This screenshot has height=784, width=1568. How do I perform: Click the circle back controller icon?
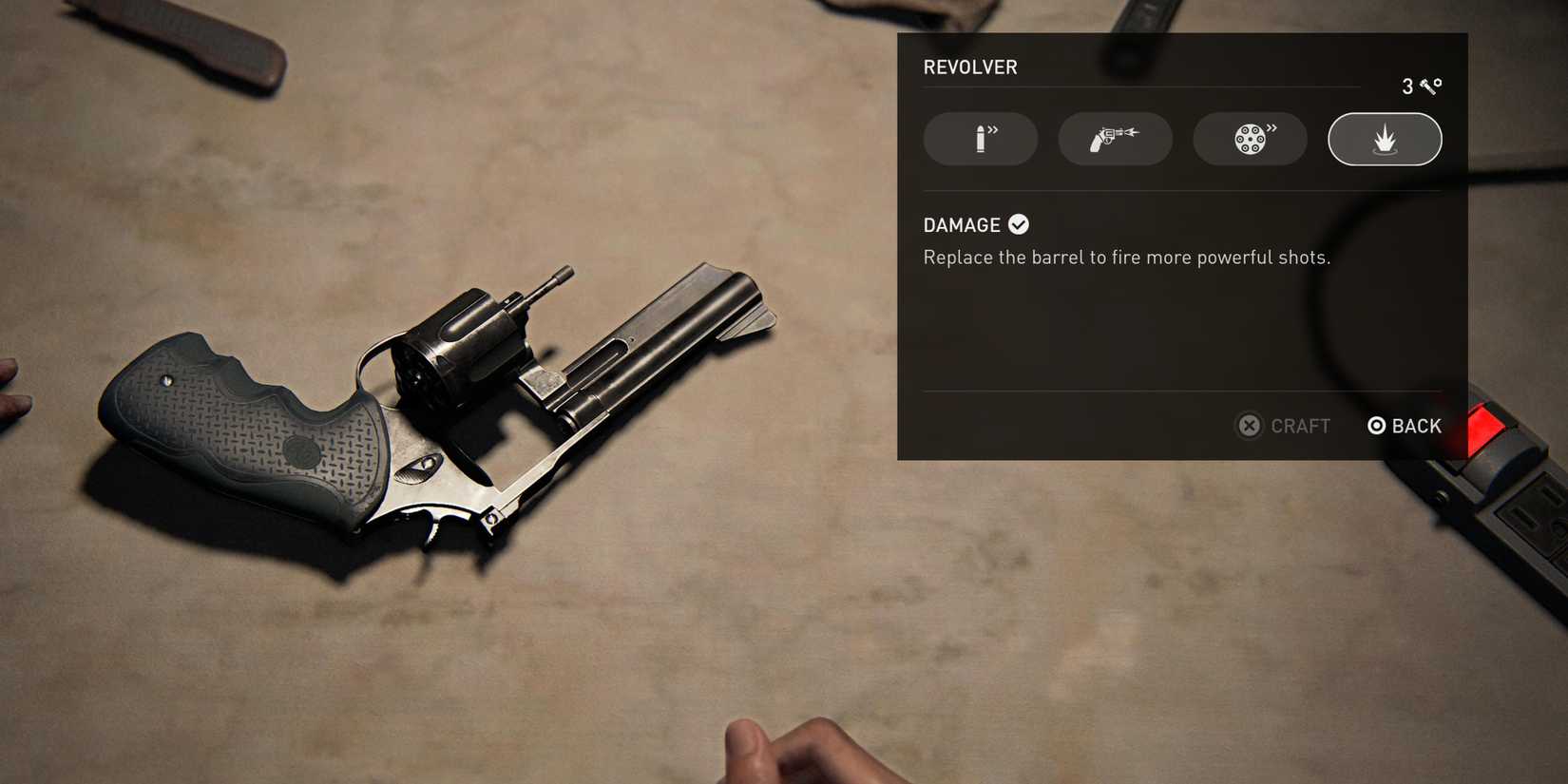pos(1377,426)
